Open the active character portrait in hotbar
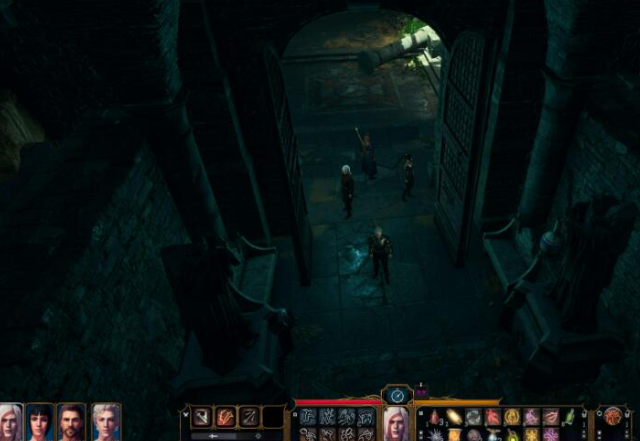Viewport: 640px width, 441px height. 397,424
